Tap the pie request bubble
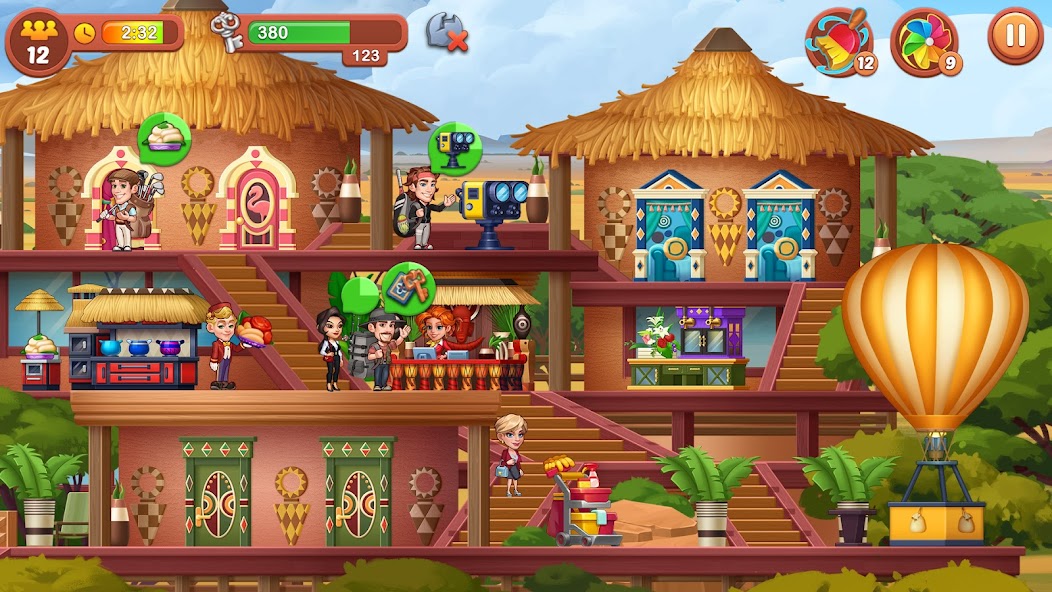This screenshot has height=592, width=1052. coord(164,138)
